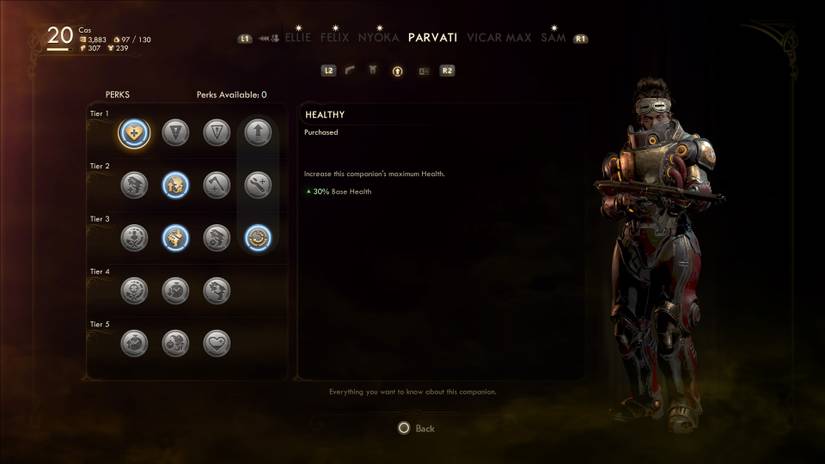Open the Nyoka companion tab
This screenshot has height=464, width=825.
tap(379, 38)
